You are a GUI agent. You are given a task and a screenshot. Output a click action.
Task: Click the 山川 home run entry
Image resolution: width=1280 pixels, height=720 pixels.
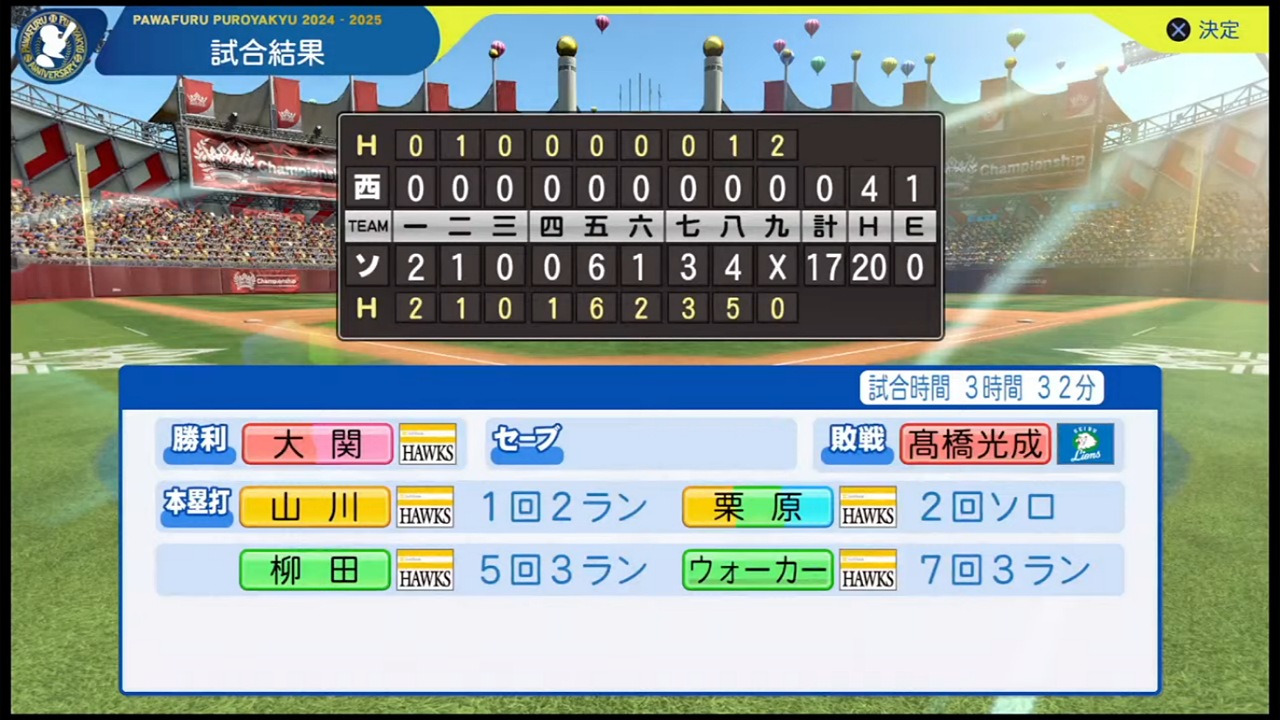tap(314, 507)
